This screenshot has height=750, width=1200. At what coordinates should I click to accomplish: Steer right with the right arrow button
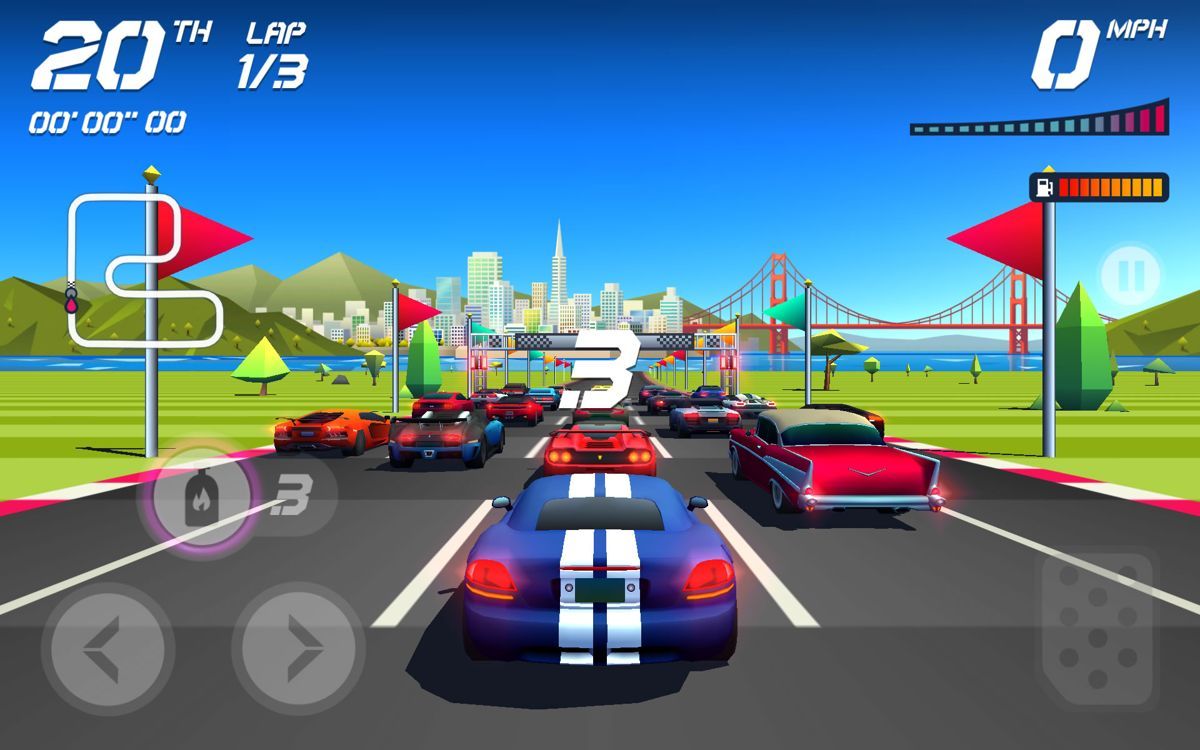click(298, 649)
